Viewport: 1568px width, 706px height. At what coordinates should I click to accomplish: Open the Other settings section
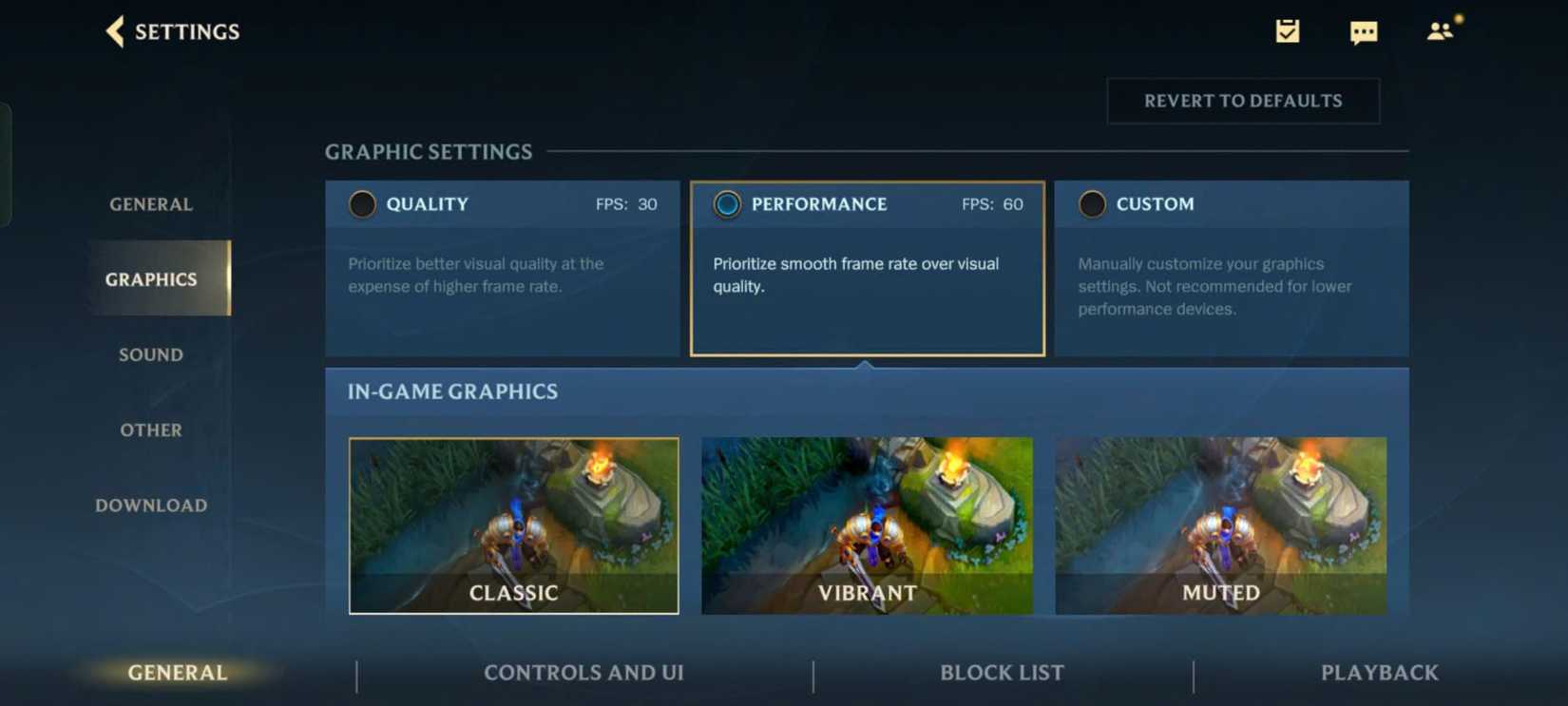150,429
